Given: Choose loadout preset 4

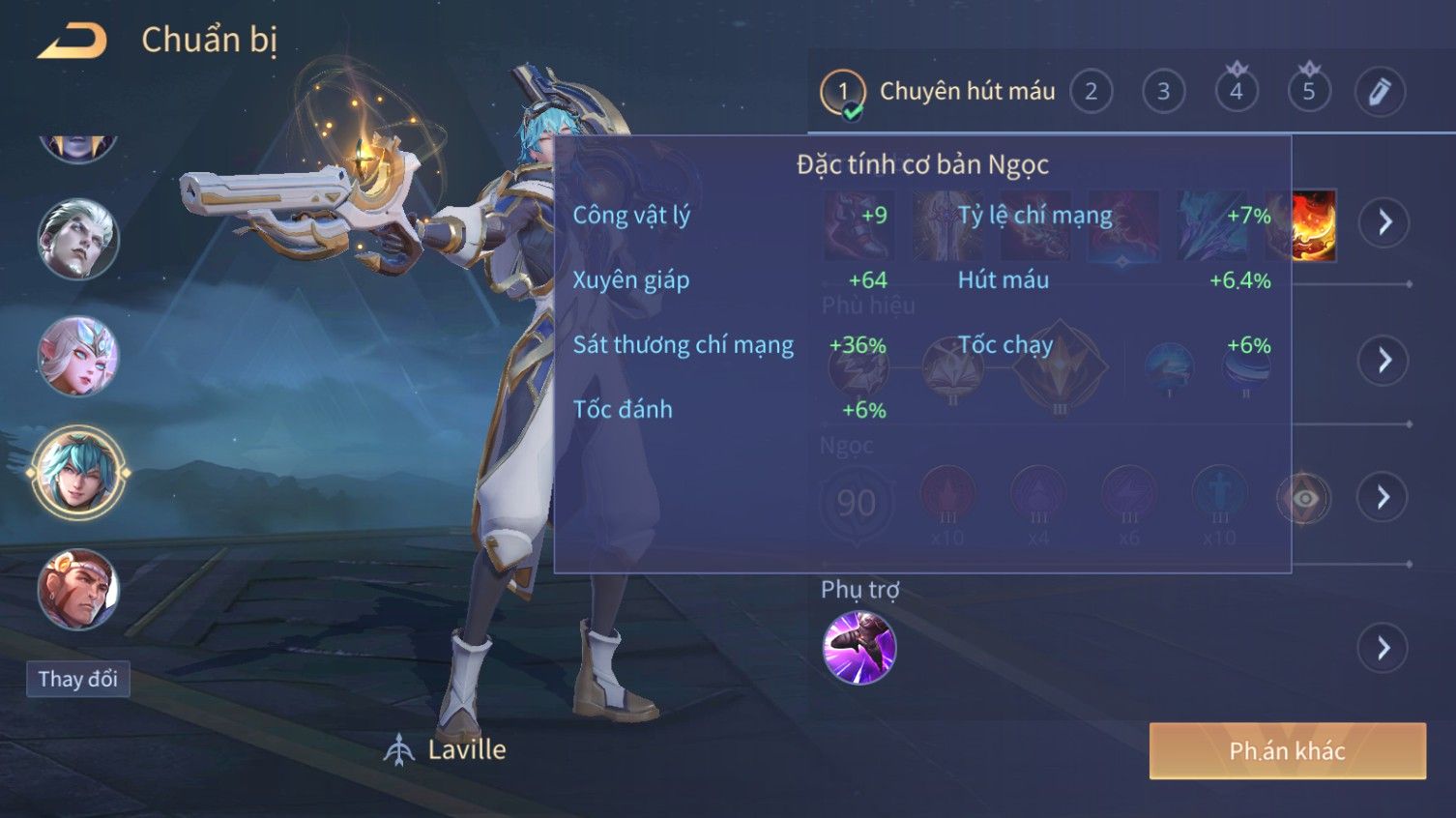Looking at the screenshot, I should [x=1236, y=92].
